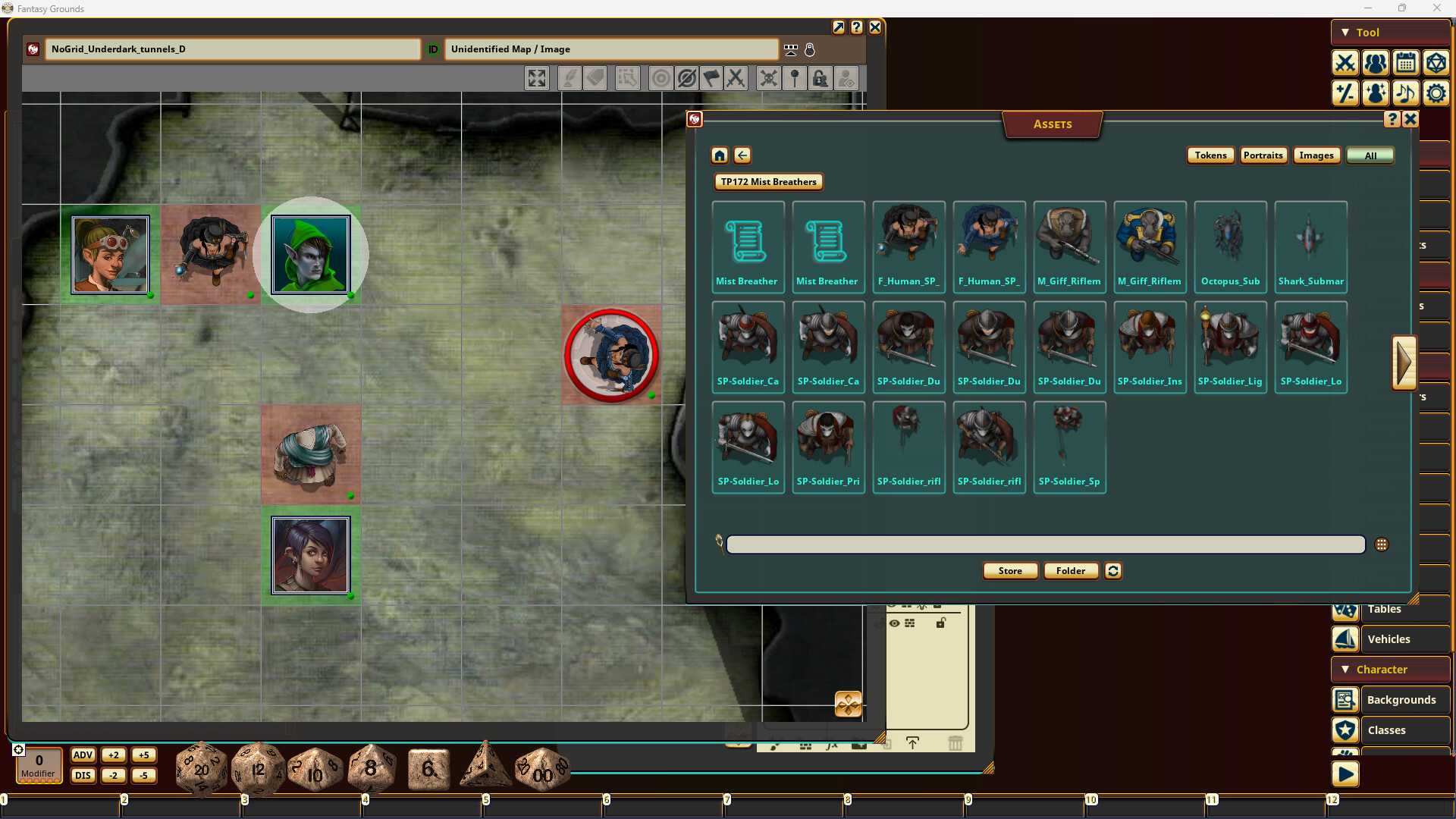Expand the Character section header
This screenshot has height=819, width=1456.
1390,670
